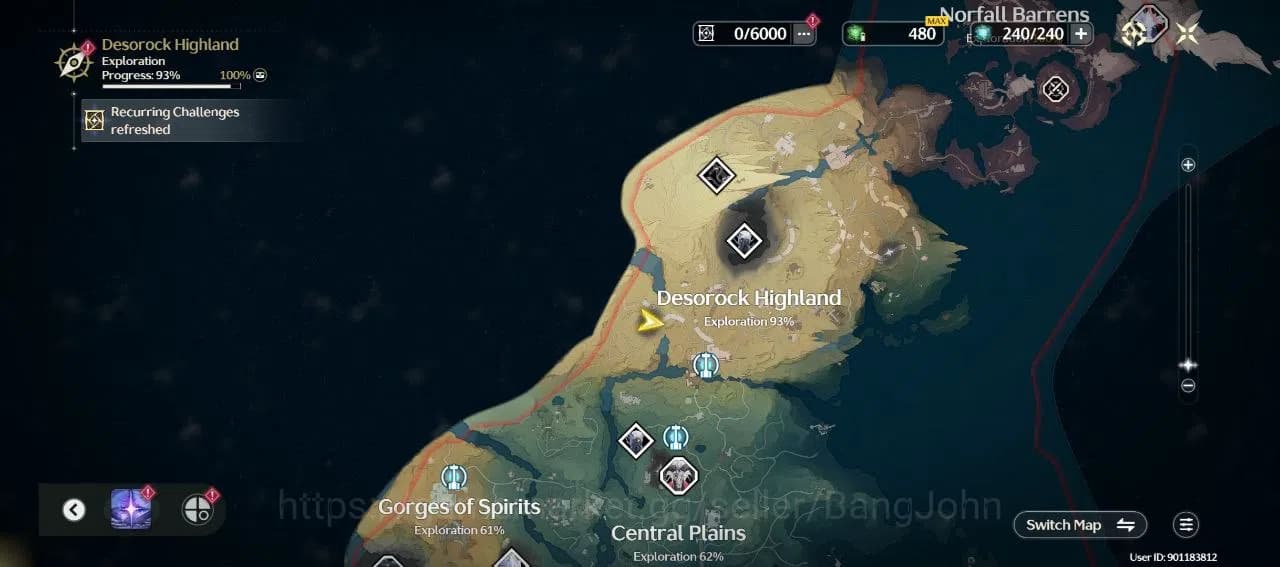Select the boss marker in the dark crater
The width and height of the screenshot is (1280, 567).
tap(744, 240)
